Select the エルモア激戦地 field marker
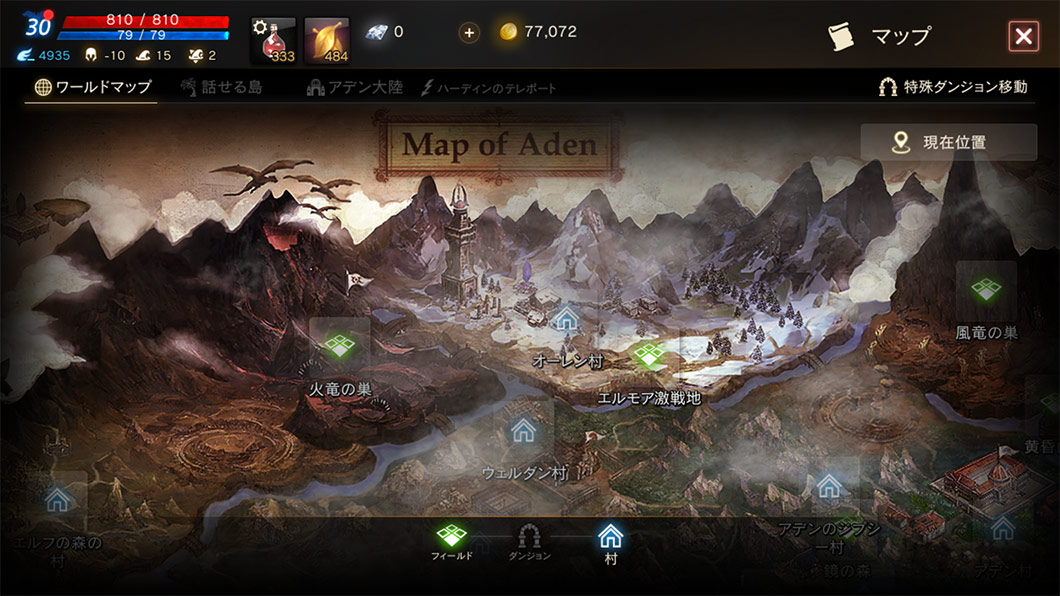This screenshot has height=596, width=1060. (649, 356)
